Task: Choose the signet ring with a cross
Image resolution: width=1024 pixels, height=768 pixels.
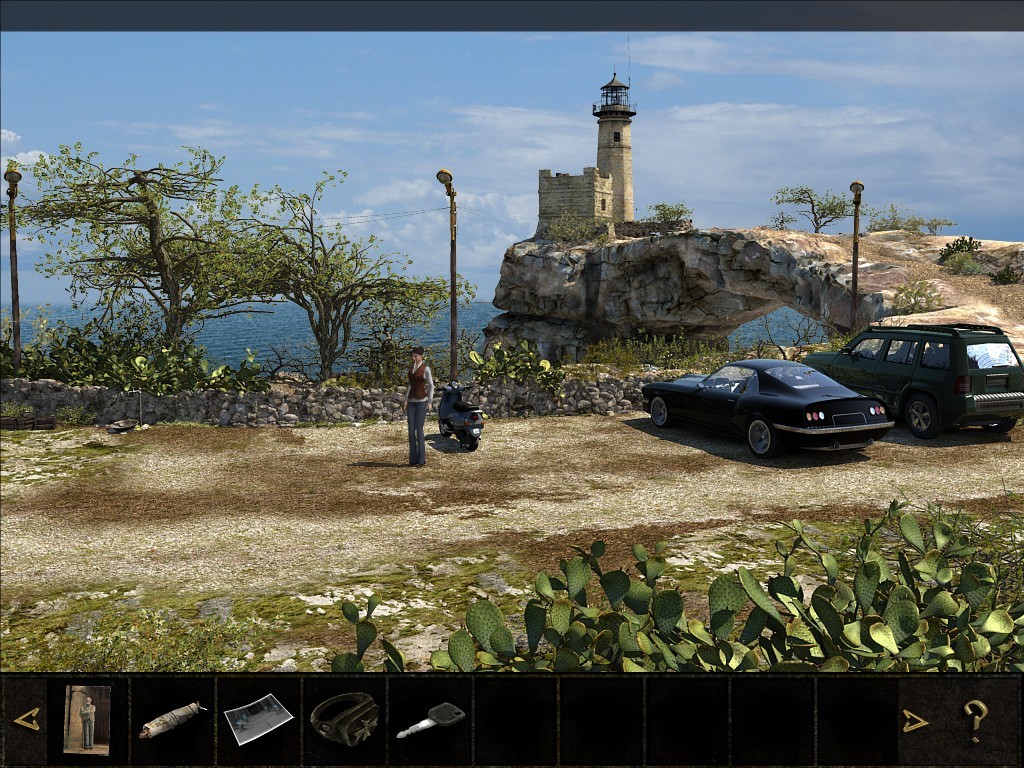Action: [344, 719]
